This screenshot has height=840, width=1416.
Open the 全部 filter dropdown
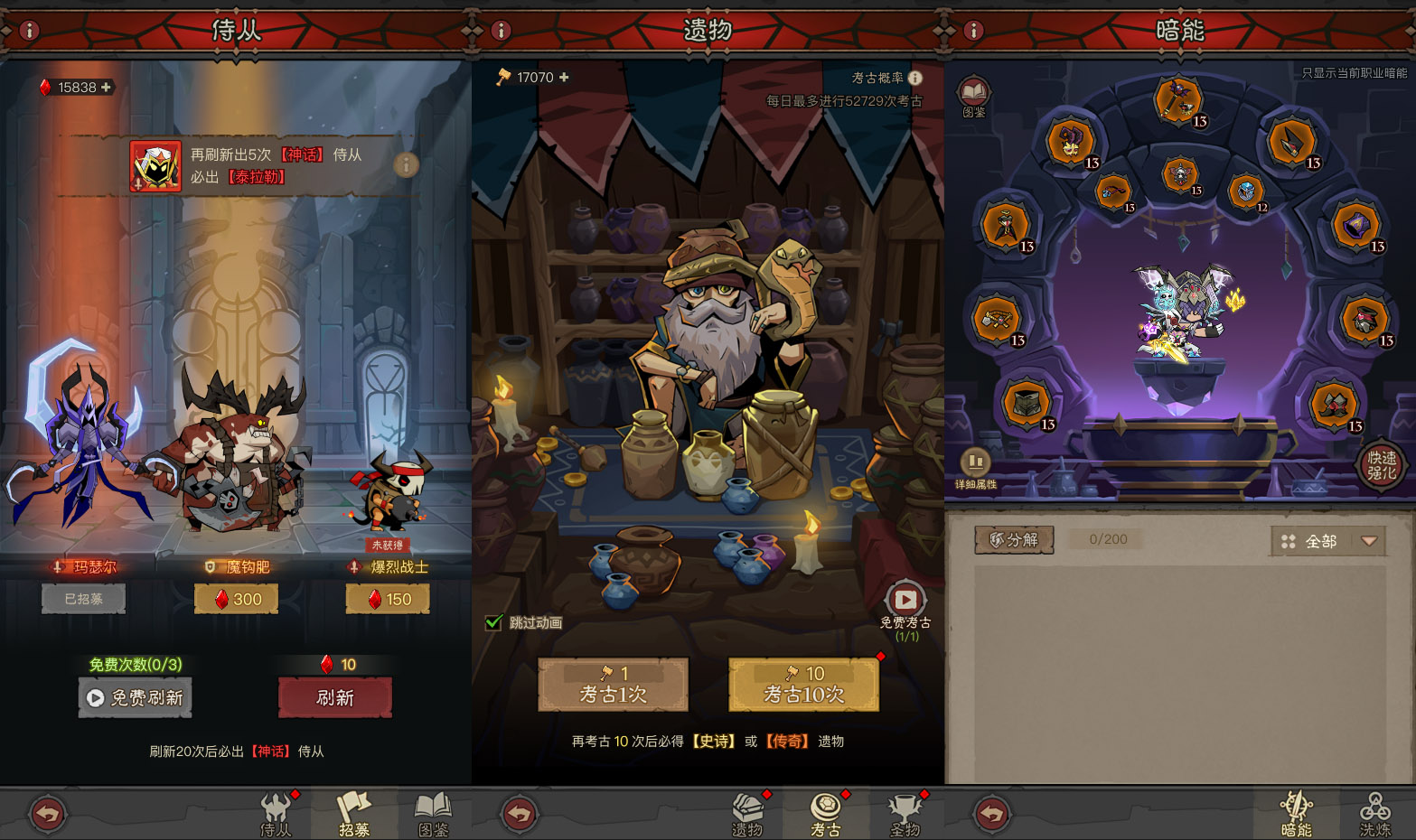coord(1328,541)
